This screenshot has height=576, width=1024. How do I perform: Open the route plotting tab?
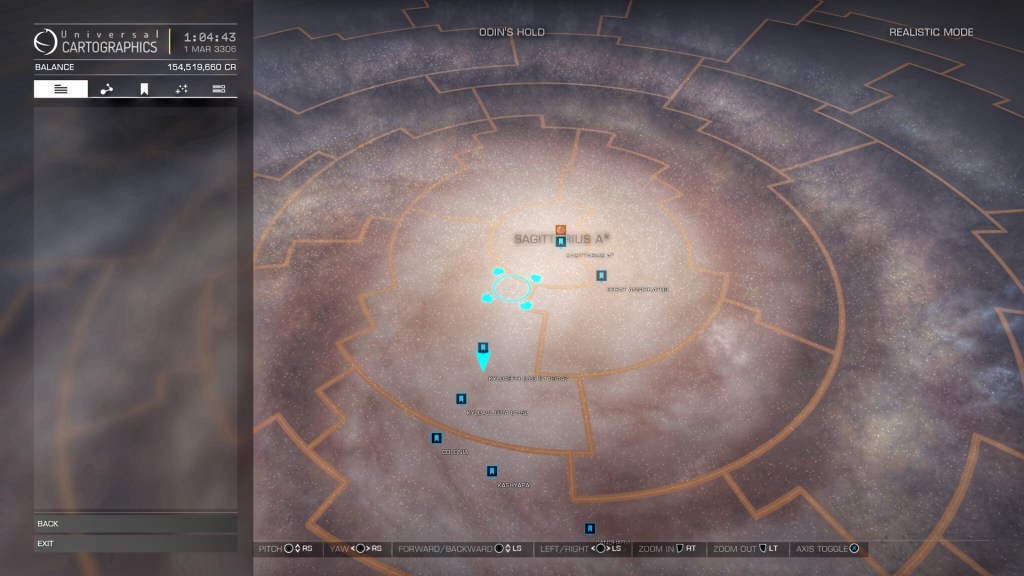(106, 89)
